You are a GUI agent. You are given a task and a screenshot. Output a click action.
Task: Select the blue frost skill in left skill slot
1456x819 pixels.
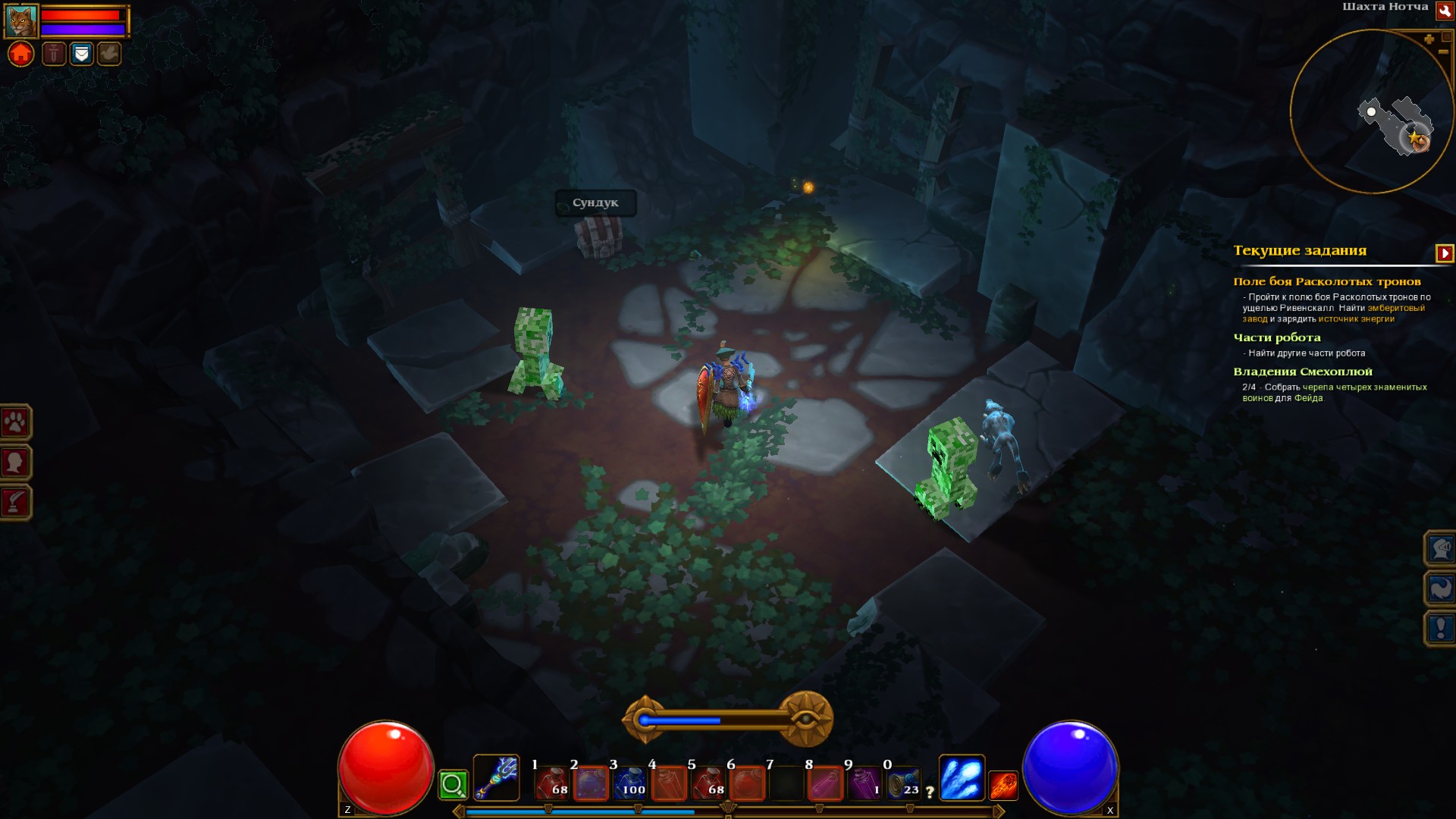[x=962, y=778]
